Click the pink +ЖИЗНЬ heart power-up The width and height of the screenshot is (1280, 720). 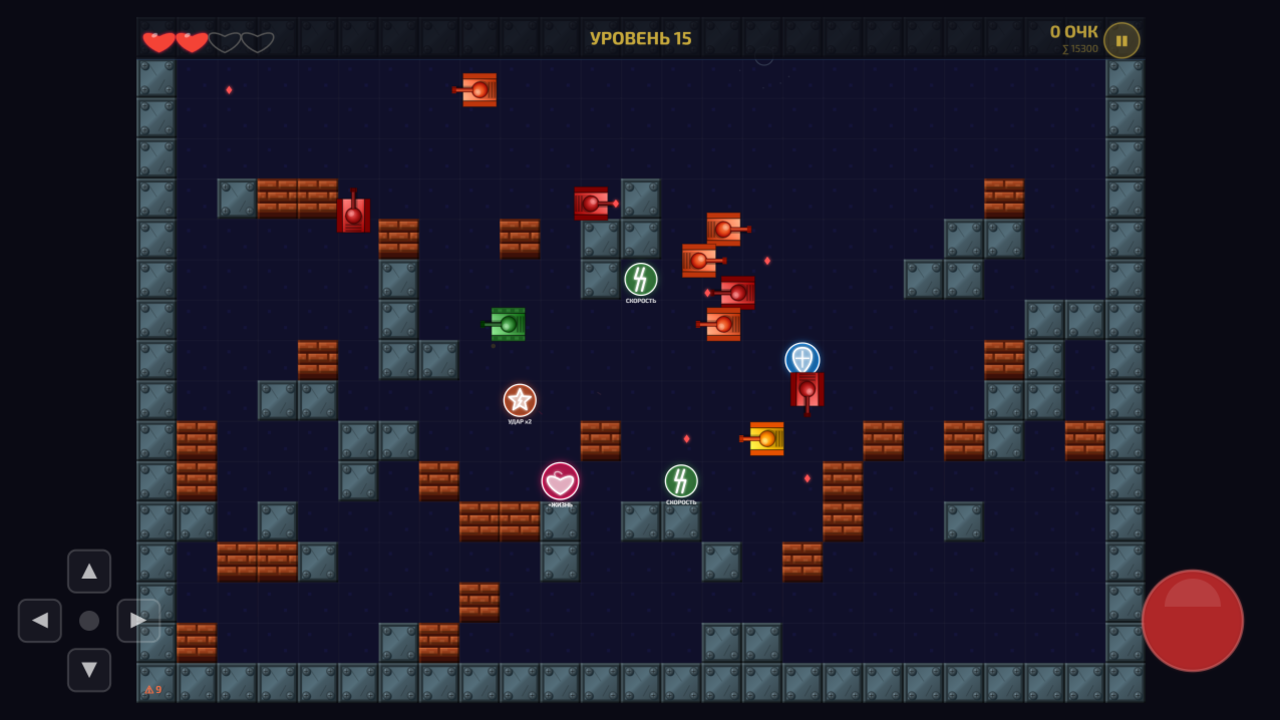(559, 481)
